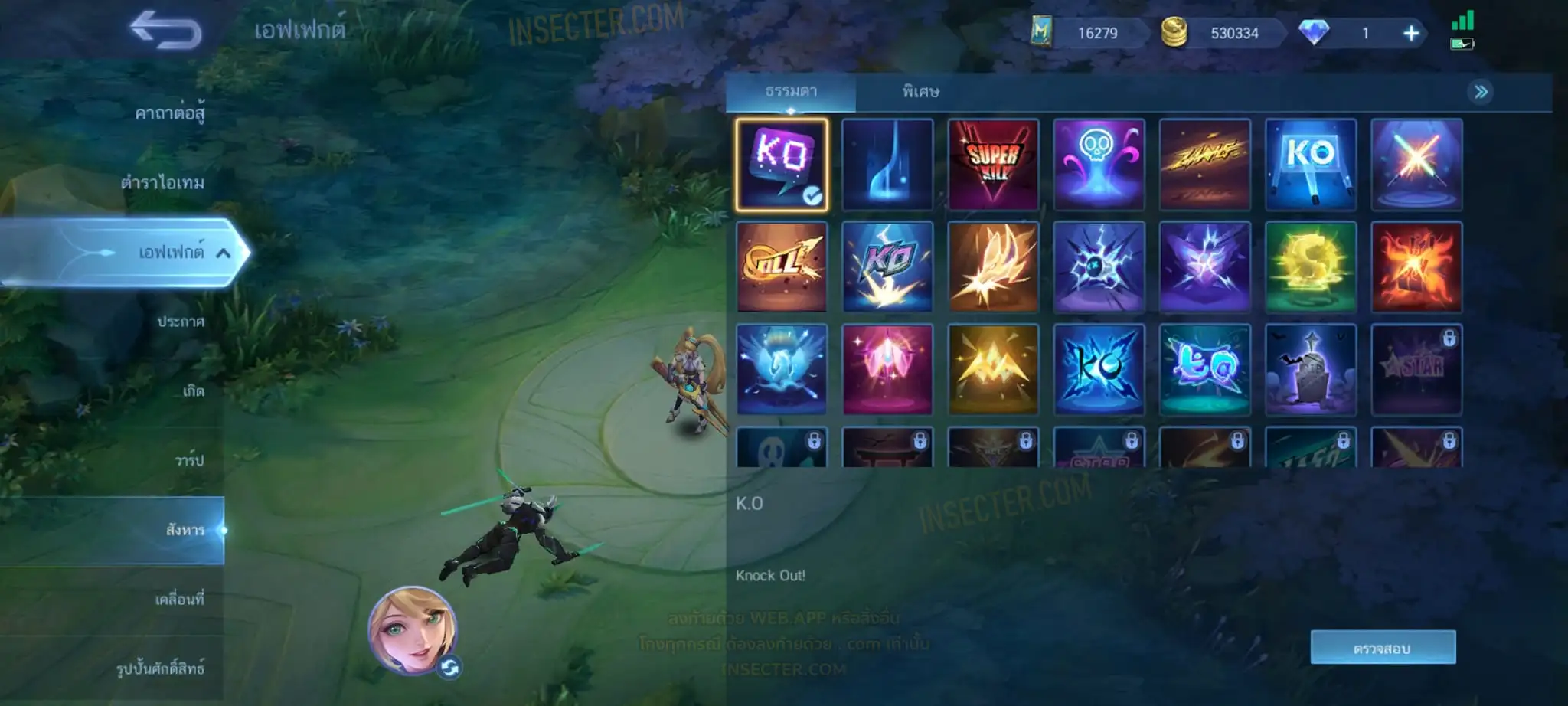Choose the SUPER KILL elimination effect
The width and height of the screenshot is (1568, 706).
[993, 164]
